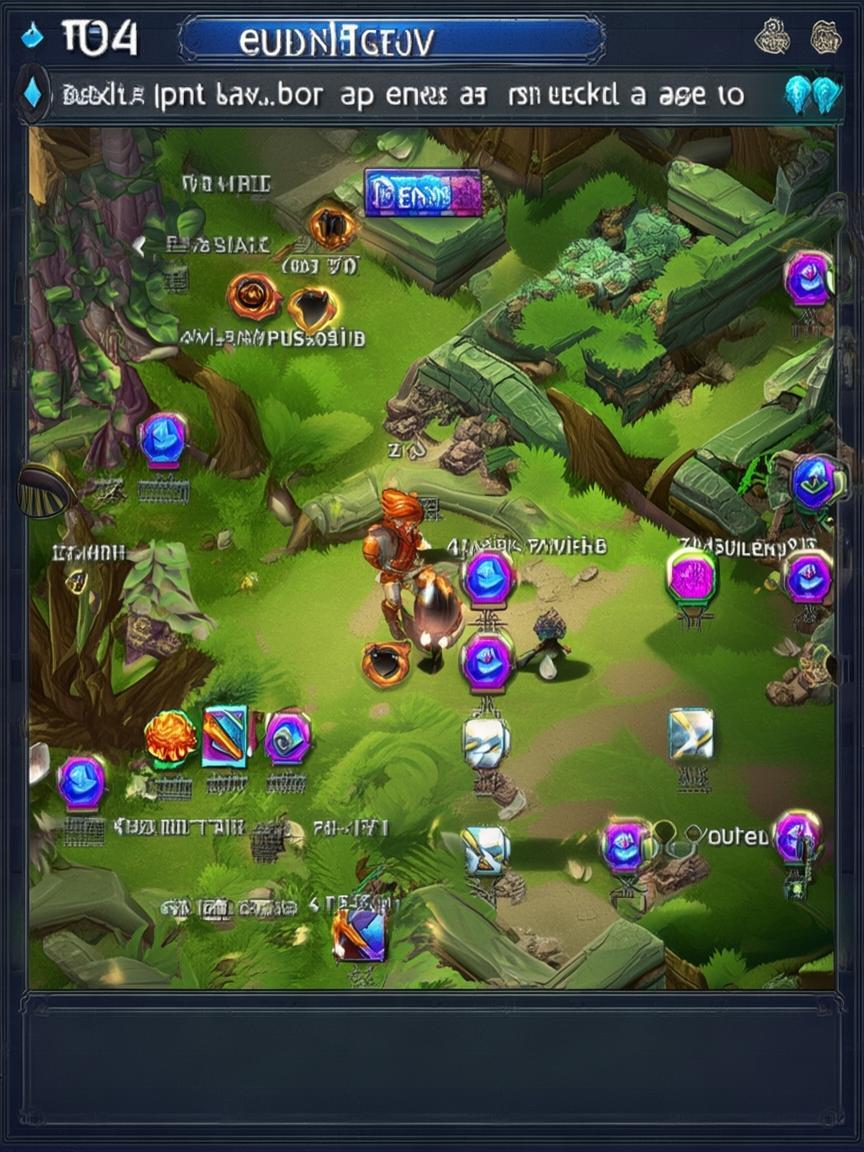Open the twin teal gems icon
Screen dimensions: 864x1152
(810, 94)
